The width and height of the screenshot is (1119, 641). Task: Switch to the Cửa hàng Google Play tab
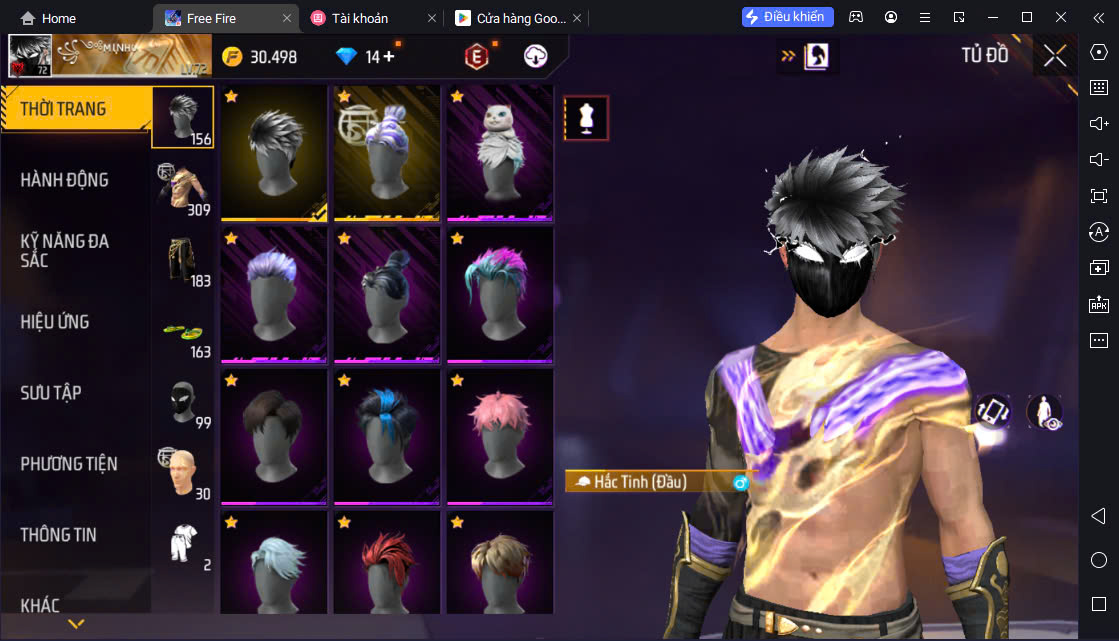click(512, 18)
